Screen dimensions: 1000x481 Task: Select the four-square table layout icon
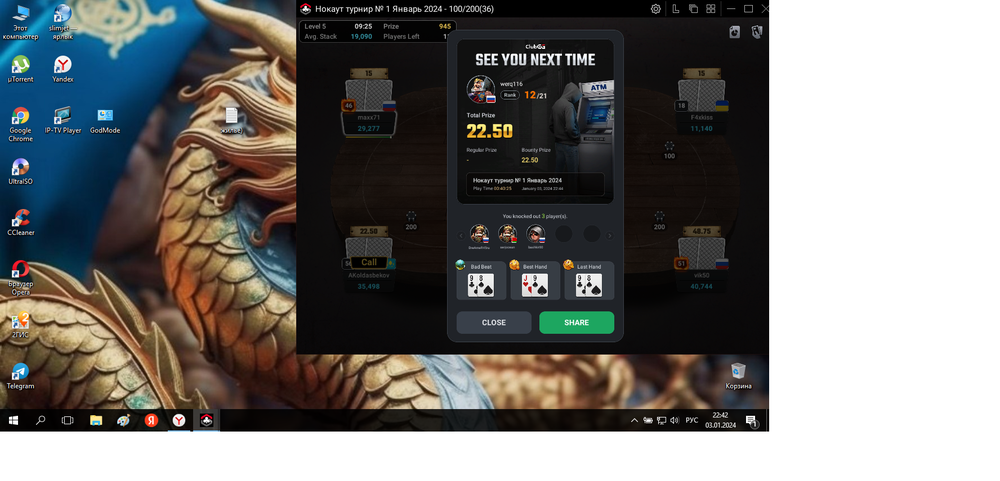[710, 9]
